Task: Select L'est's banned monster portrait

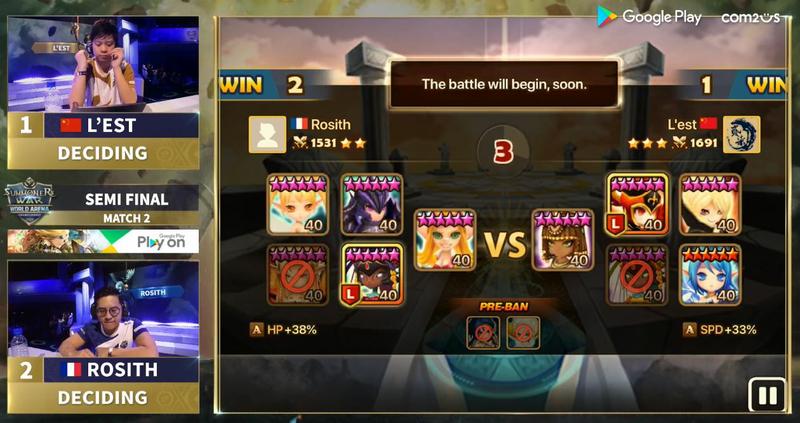Action: tap(637, 274)
